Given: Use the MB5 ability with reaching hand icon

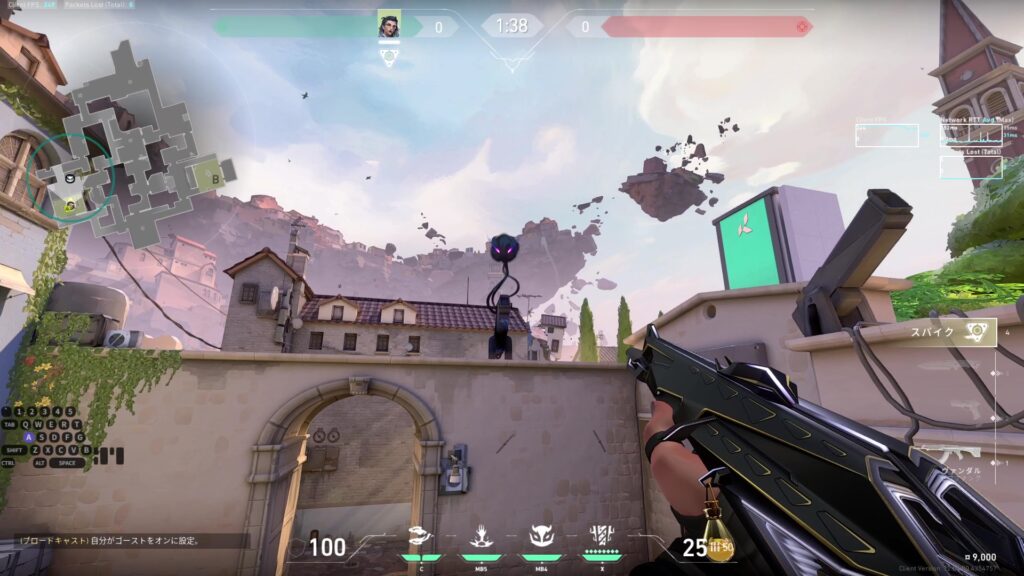Looking at the screenshot, I should (x=481, y=538).
